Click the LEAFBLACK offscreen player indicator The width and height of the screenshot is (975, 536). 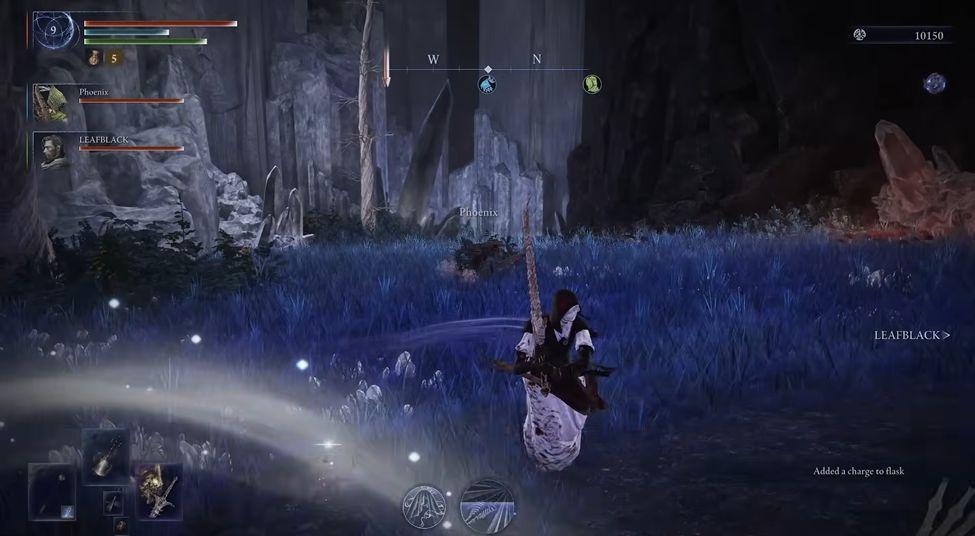911,335
